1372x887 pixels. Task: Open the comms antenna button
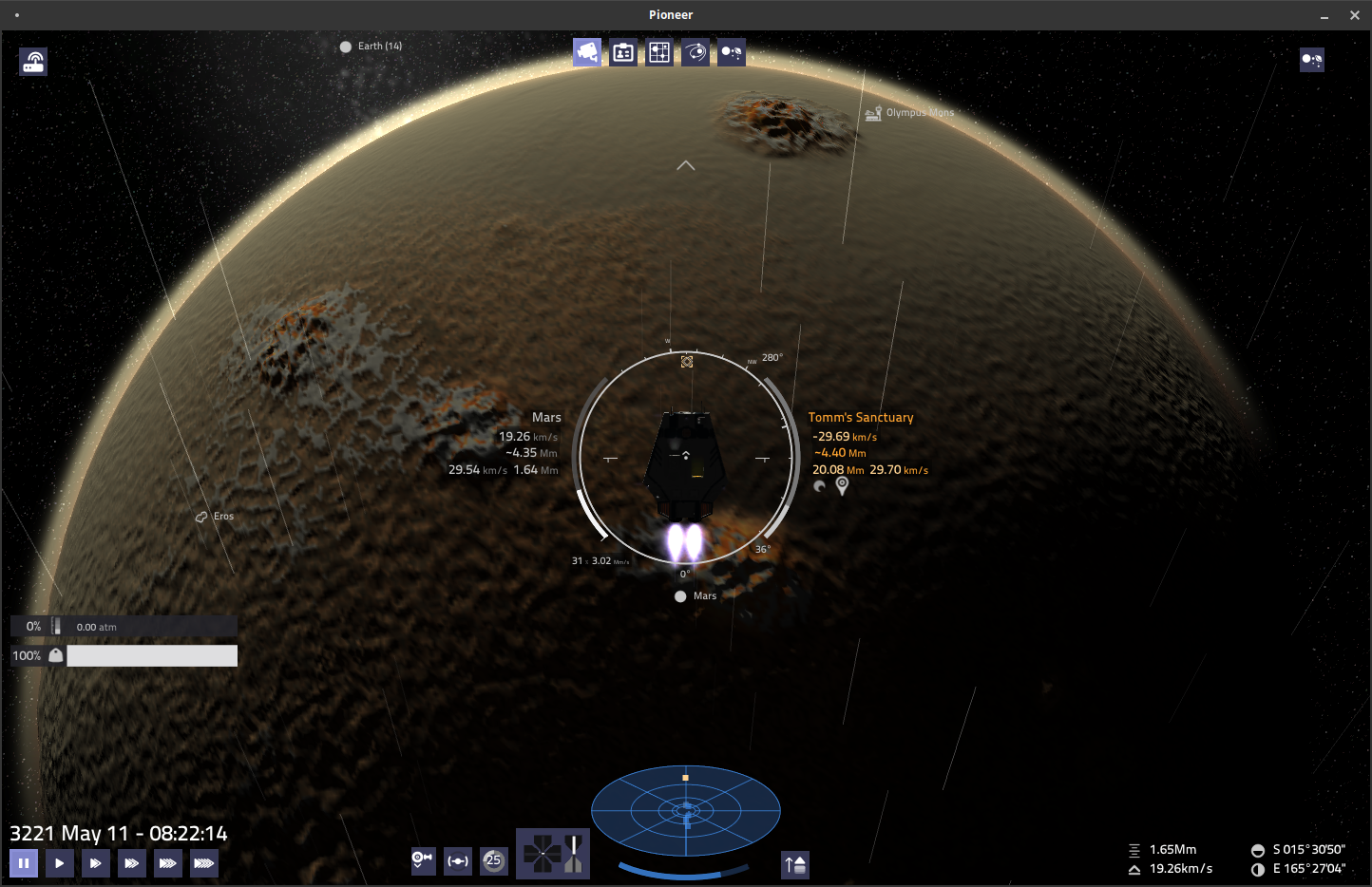33,62
